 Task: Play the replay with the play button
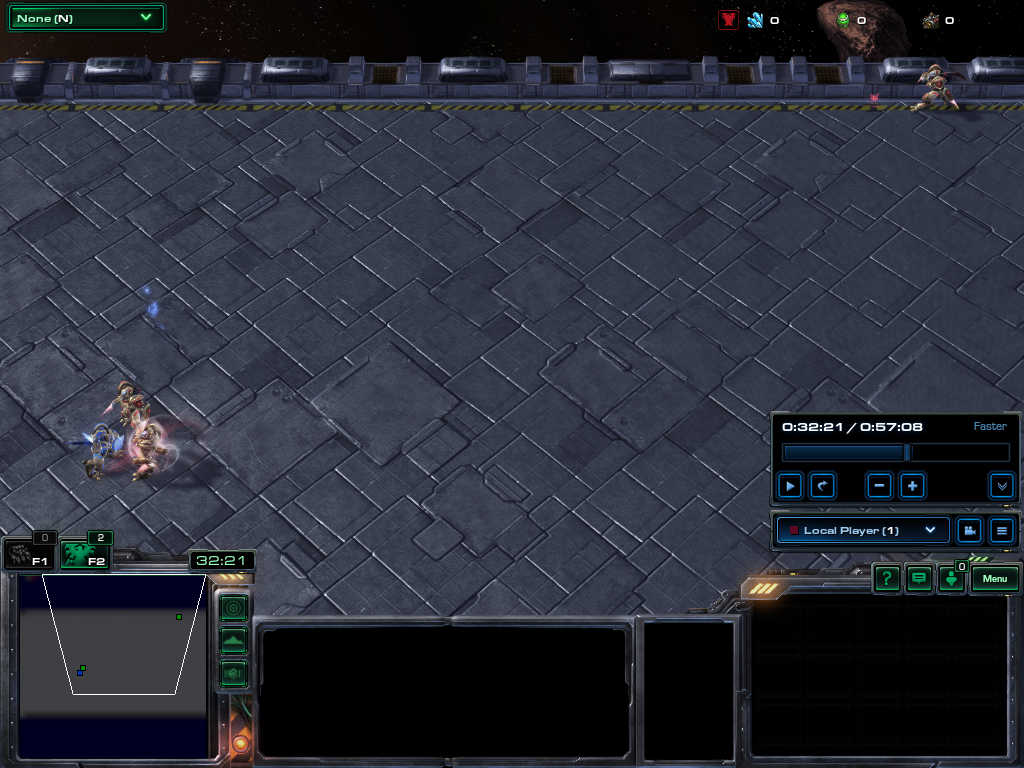790,486
